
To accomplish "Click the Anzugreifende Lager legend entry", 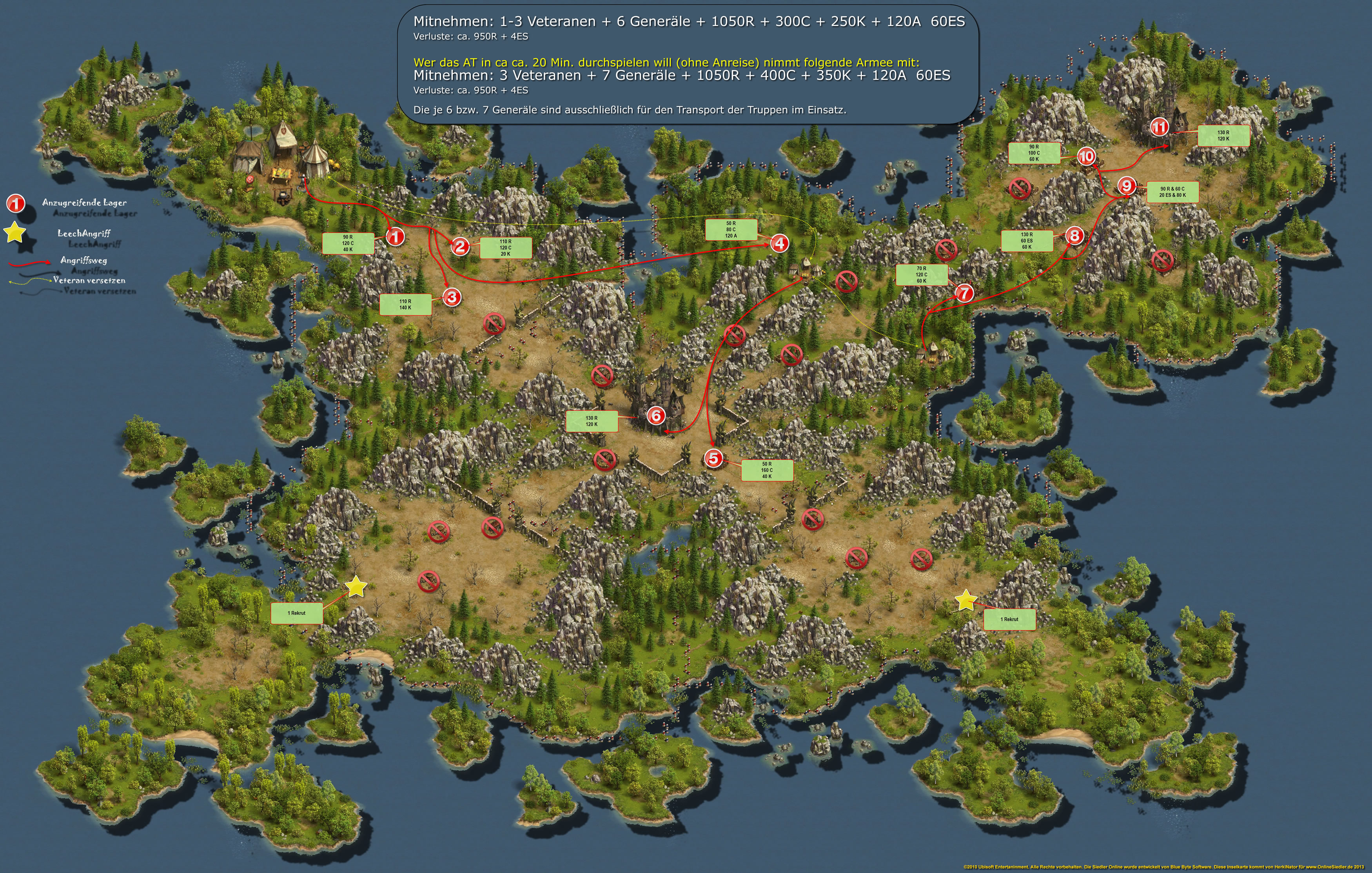I will click(x=84, y=202).
